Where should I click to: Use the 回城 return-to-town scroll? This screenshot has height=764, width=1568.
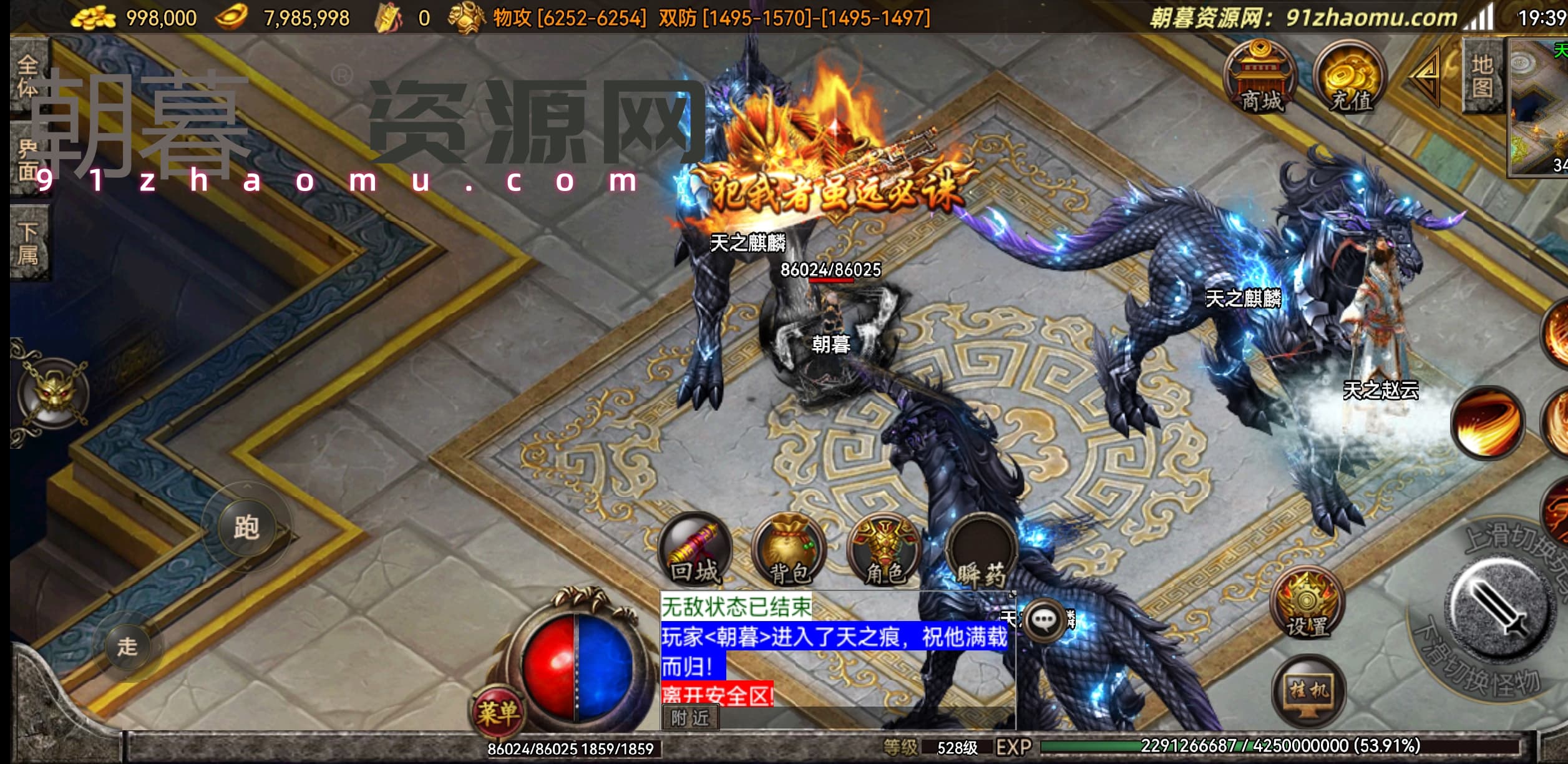(694, 551)
